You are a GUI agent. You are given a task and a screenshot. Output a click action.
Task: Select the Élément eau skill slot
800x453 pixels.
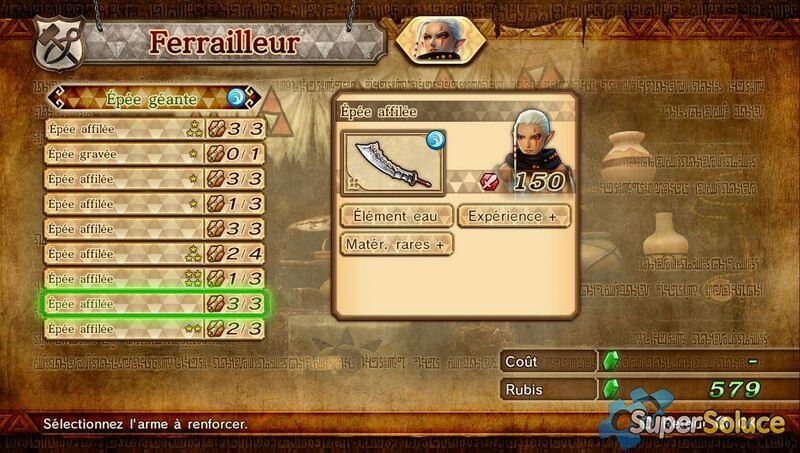coord(395,215)
